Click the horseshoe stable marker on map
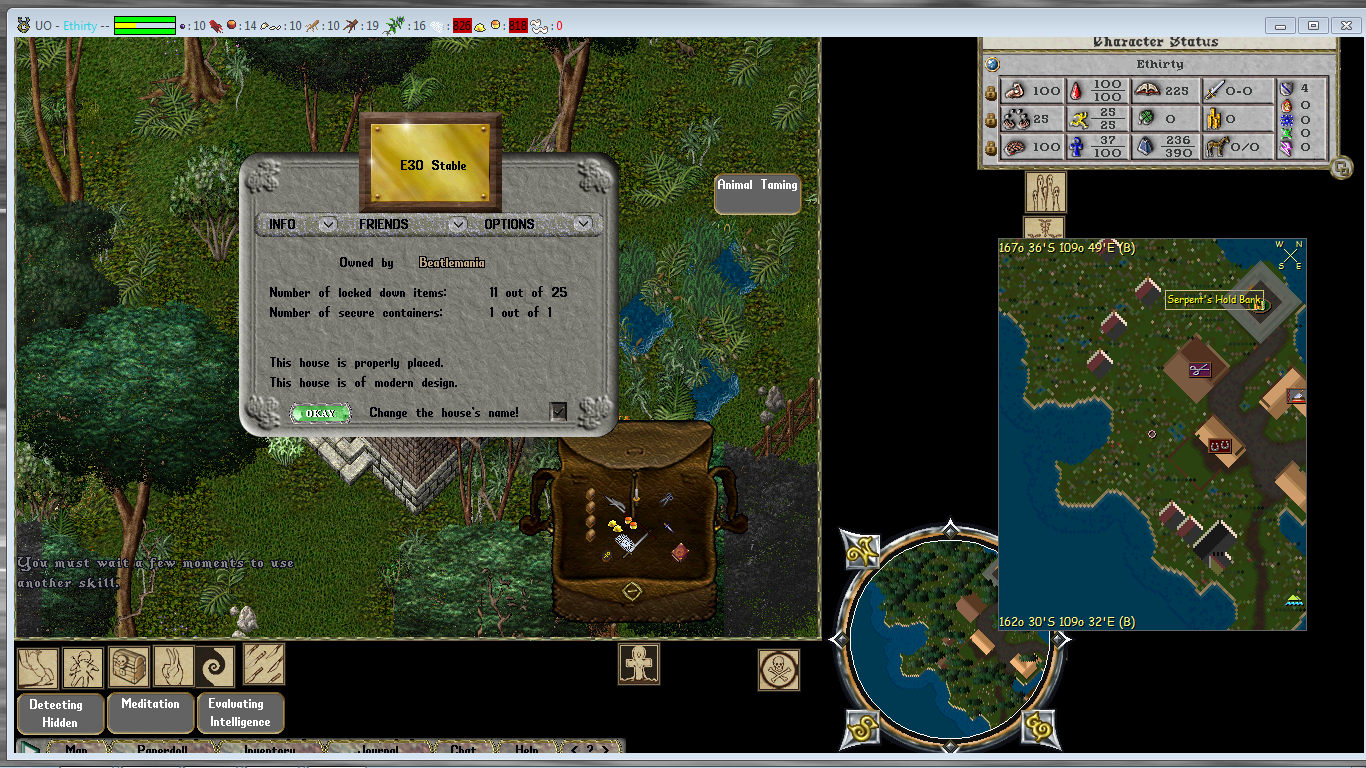 coord(1218,445)
